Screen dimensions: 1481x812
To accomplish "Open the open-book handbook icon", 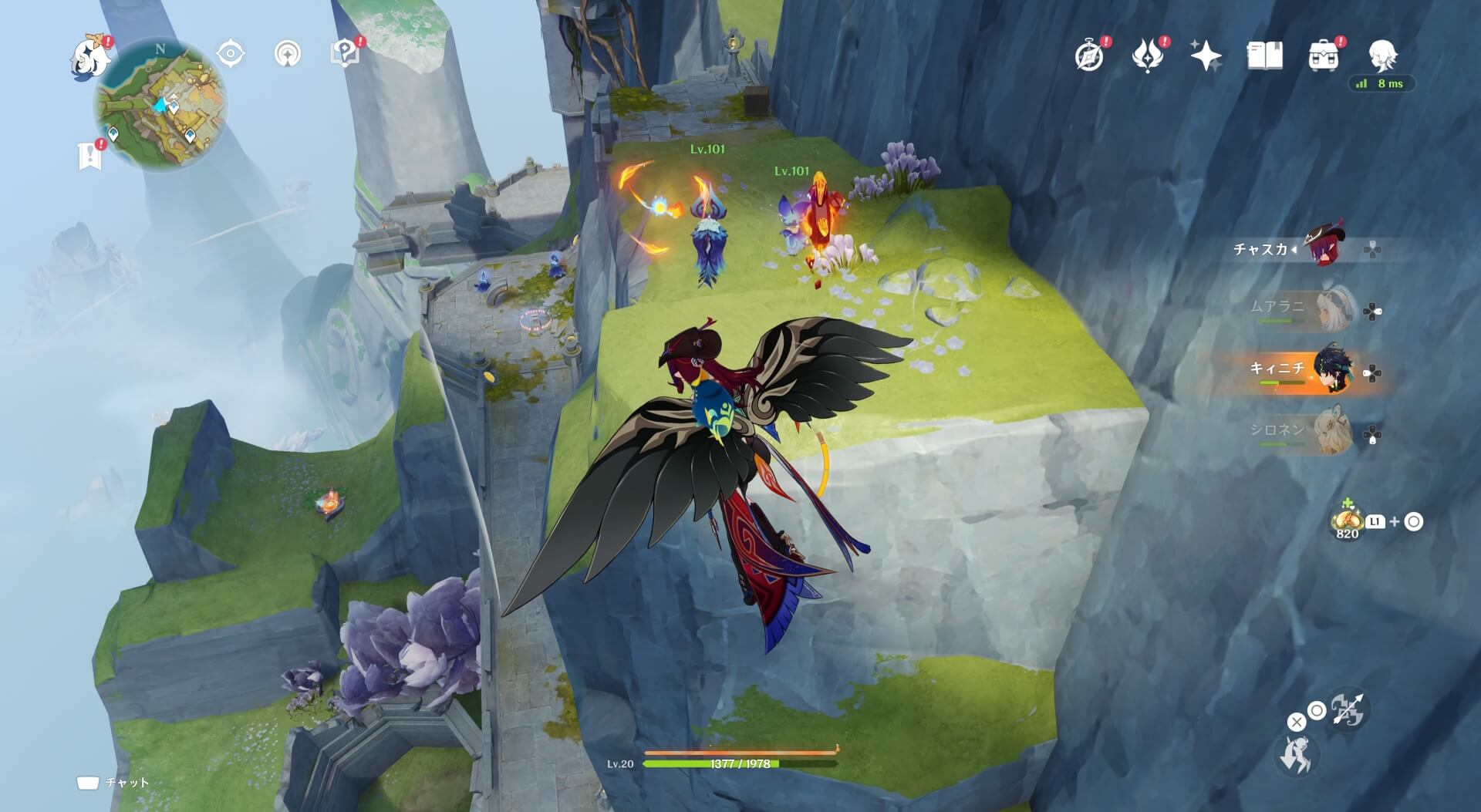I will pos(1264,56).
